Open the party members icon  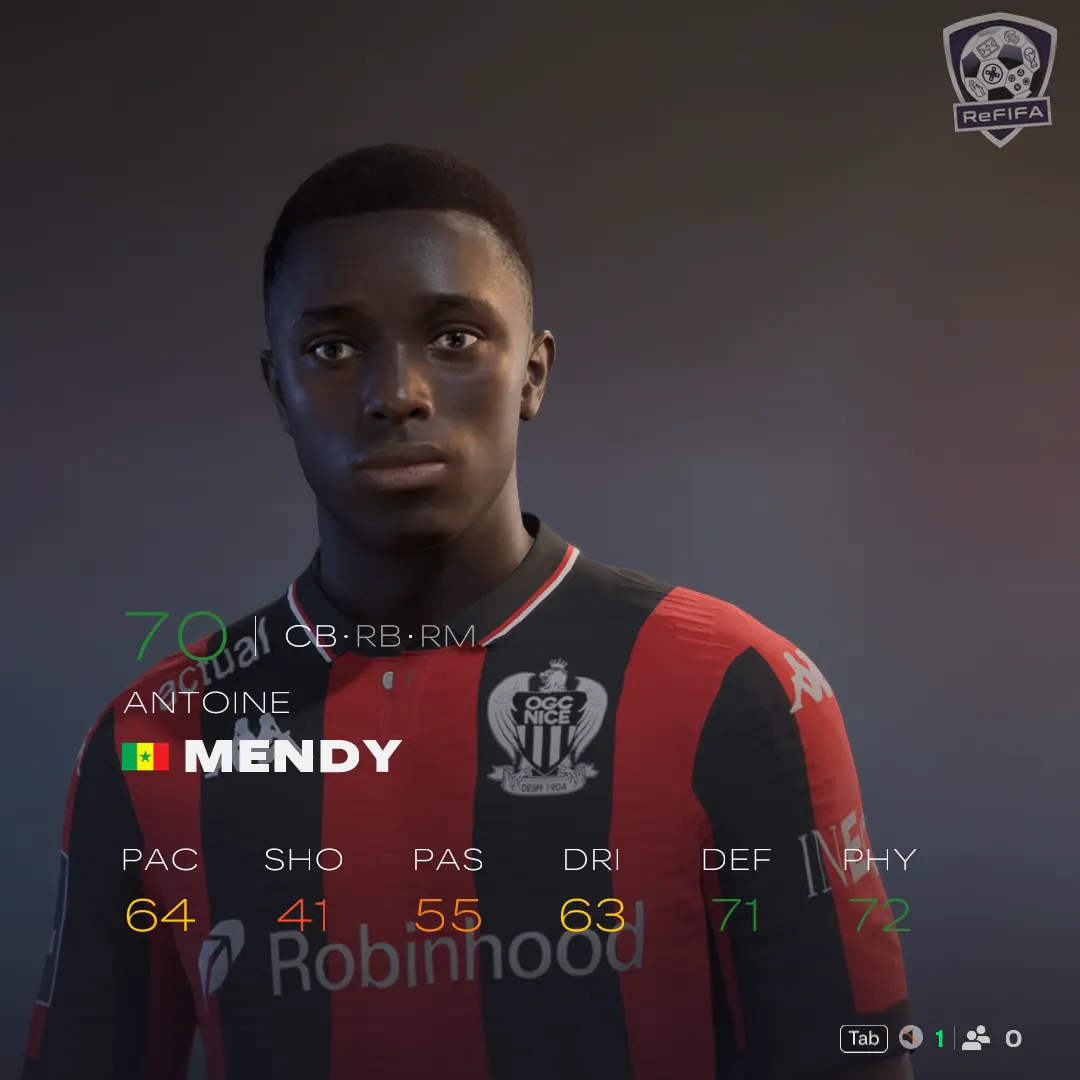(975, 1039)
